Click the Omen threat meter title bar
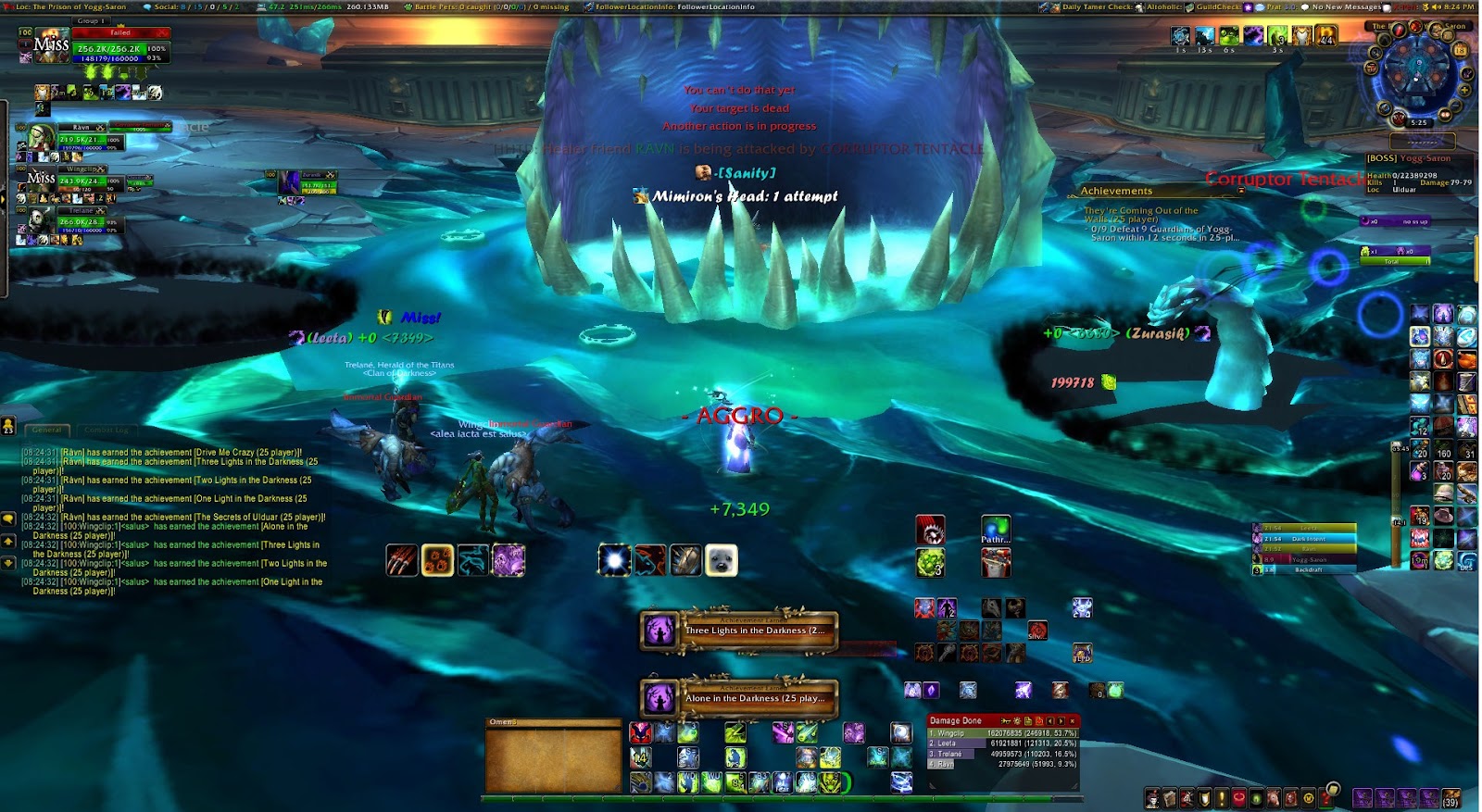Screen dimensions: 1482x812 coord(553,722)
